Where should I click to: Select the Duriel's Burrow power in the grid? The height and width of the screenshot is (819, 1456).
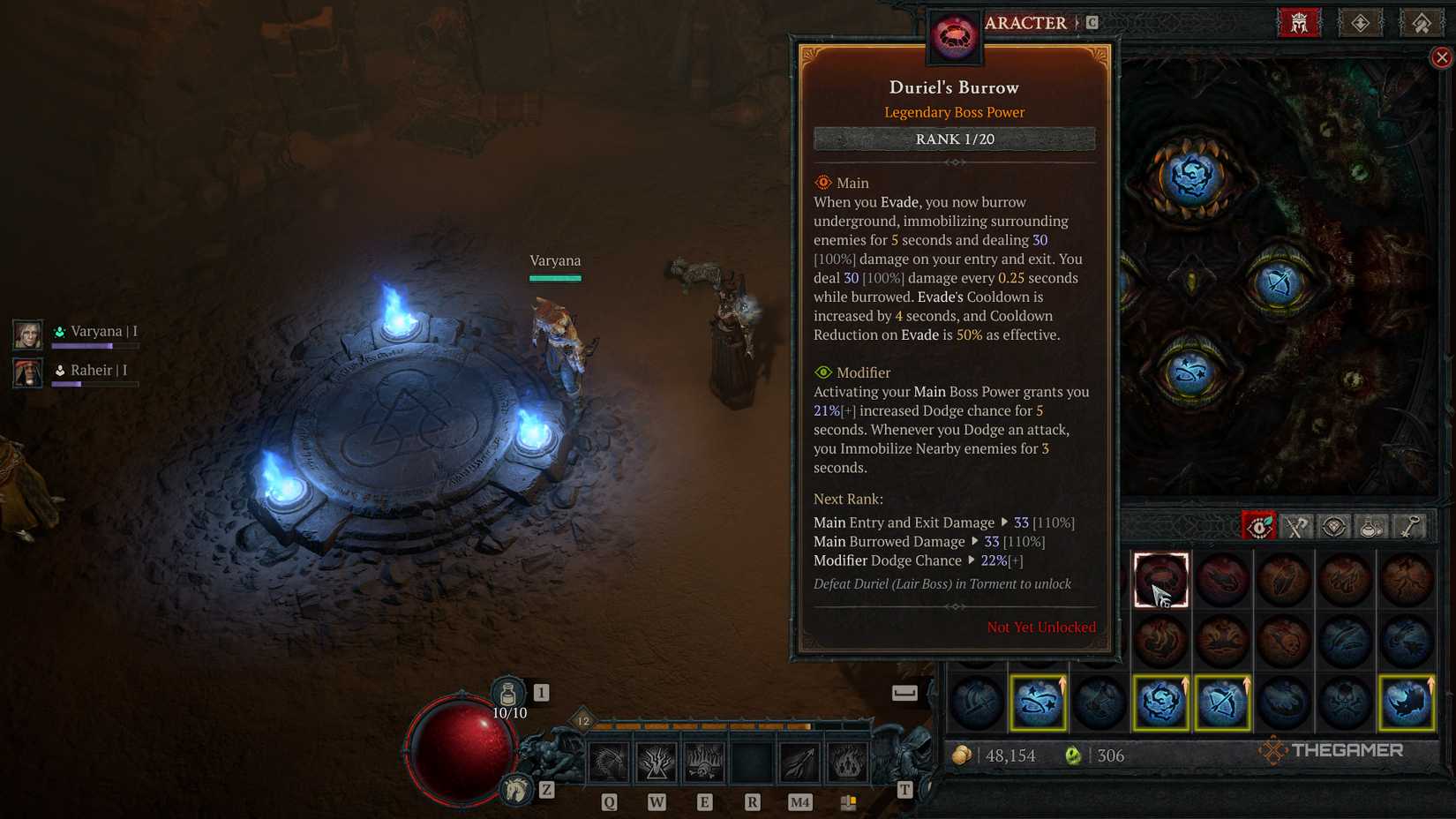pyautogui.click(x=1160, y=580)
